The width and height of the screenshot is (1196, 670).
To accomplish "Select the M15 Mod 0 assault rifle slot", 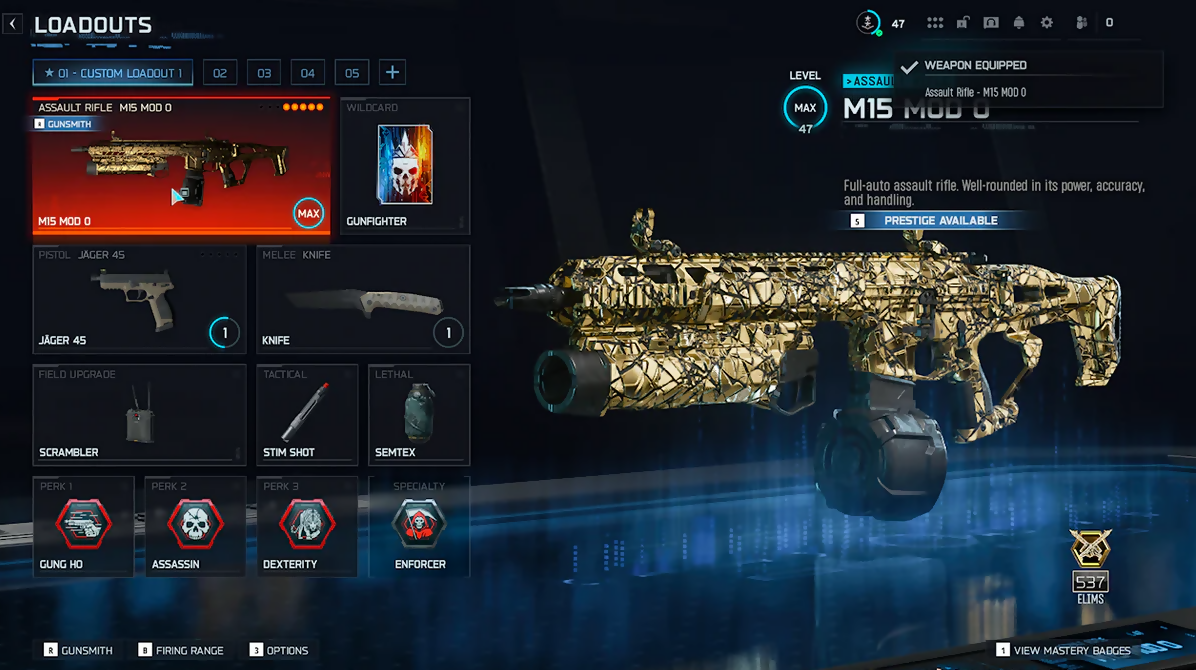I will (x=181, y=166).
